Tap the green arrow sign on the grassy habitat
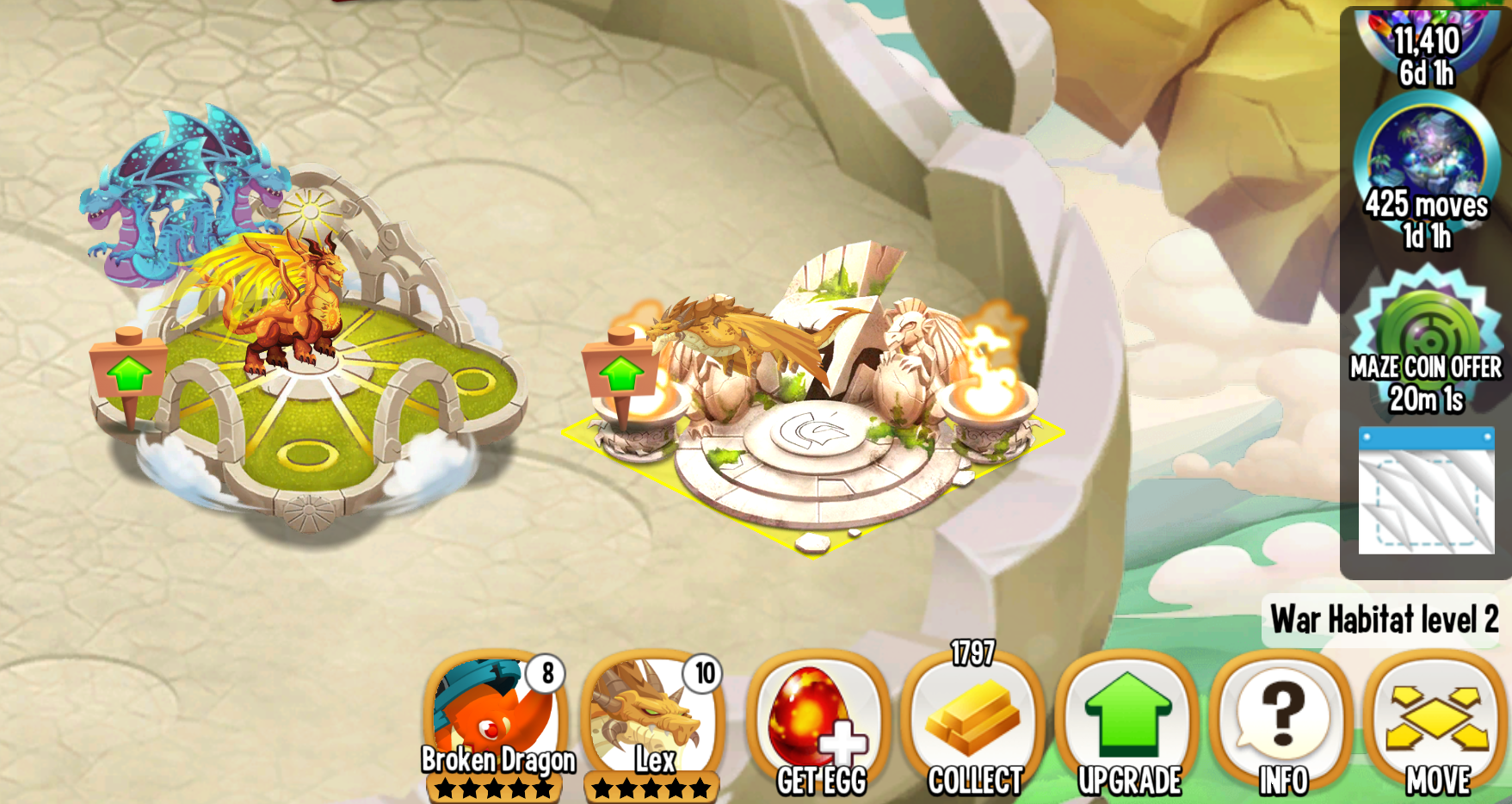Viewport: 1512px width, 804px height. point(129,374)
